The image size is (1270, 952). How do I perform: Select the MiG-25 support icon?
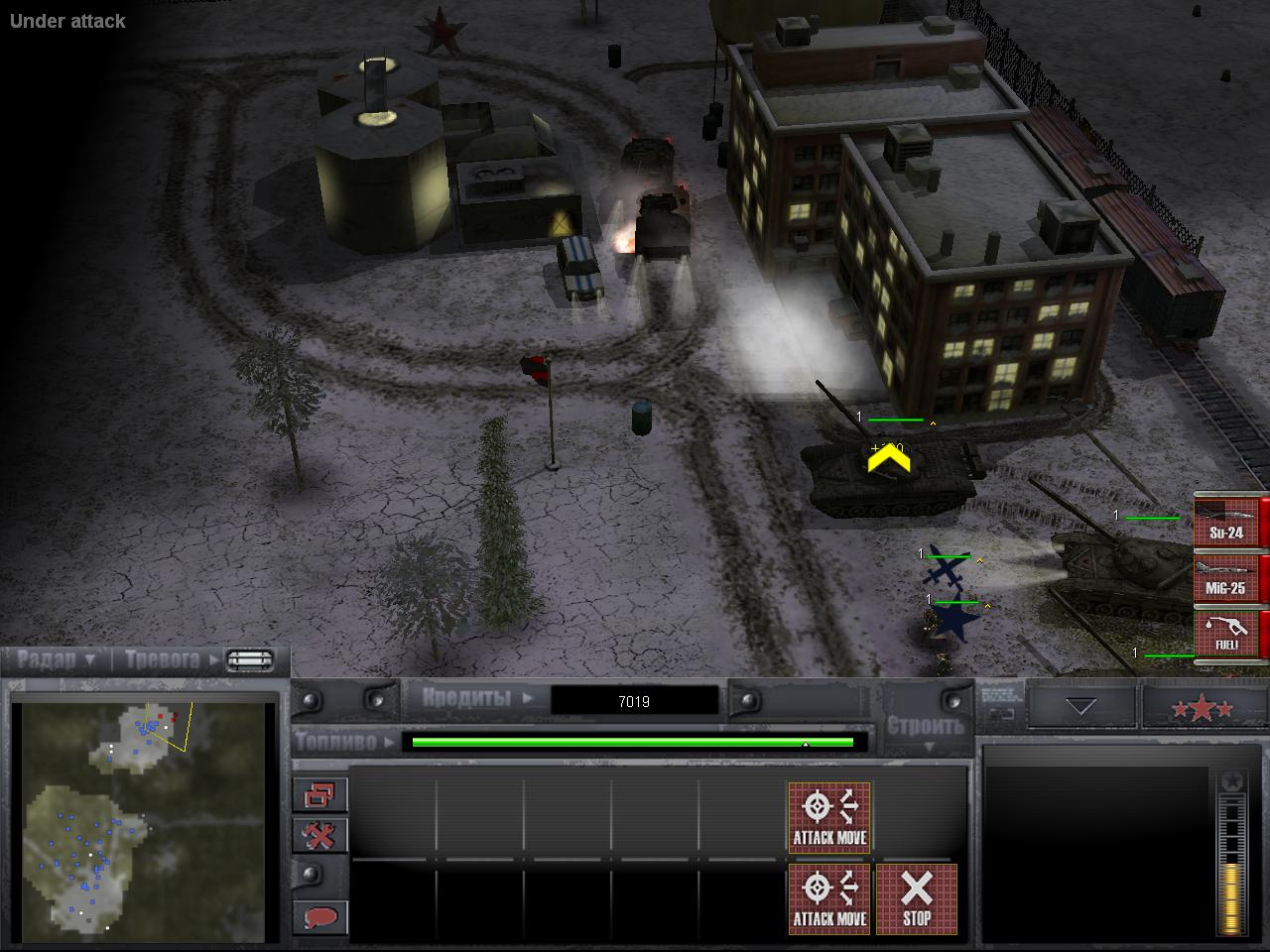[x=1226, y=577]
